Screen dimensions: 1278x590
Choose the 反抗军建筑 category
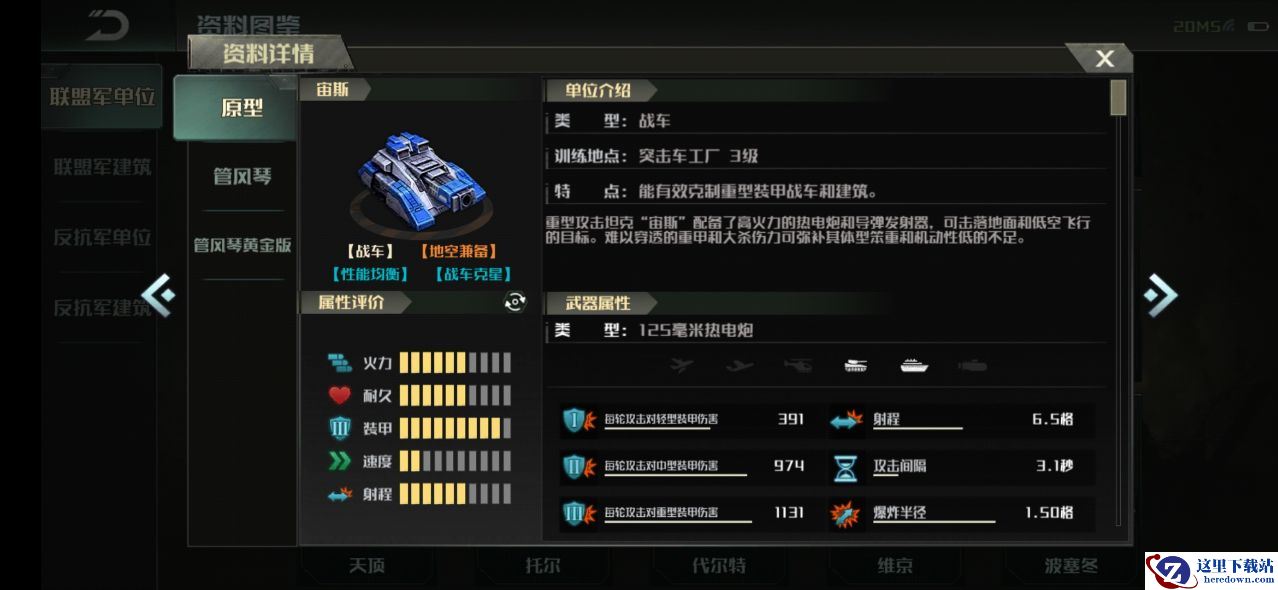coord(102,307)
